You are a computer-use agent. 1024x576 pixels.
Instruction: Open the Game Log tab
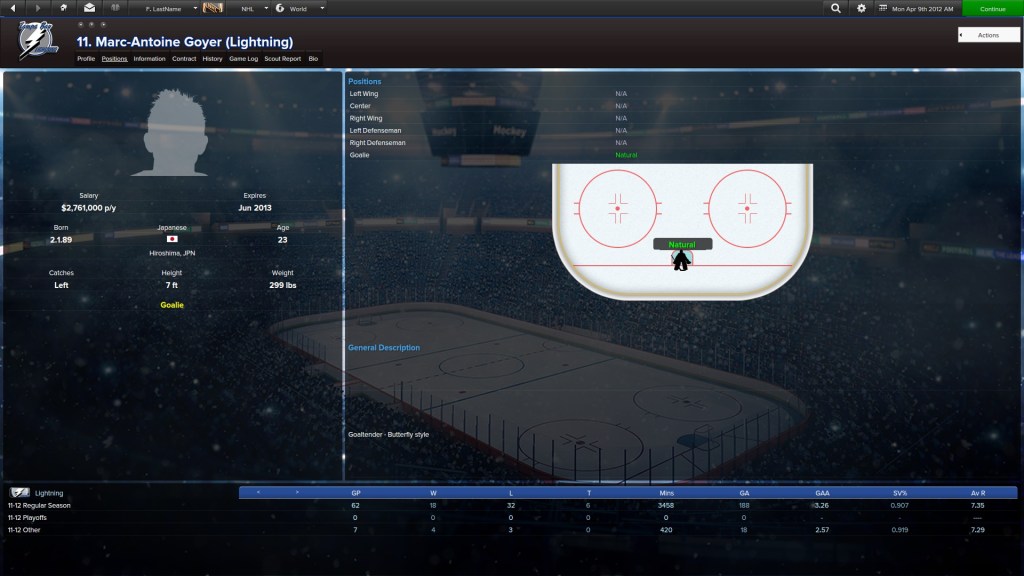click(244, 59)
